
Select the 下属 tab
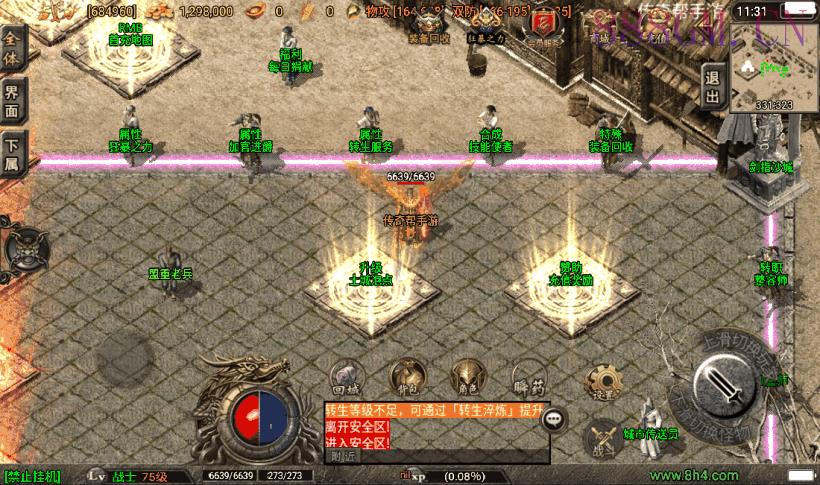tap(12, 153)
